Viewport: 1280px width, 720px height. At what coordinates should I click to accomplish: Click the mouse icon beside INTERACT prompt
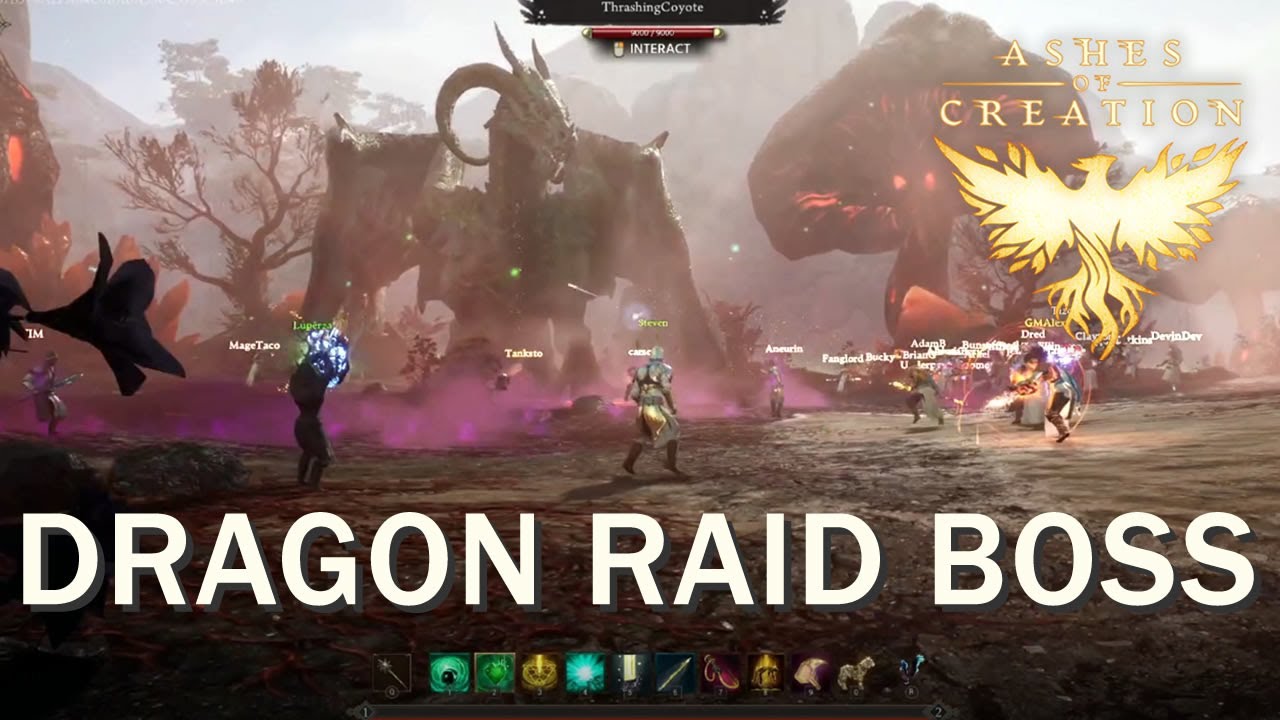(619, 49)
